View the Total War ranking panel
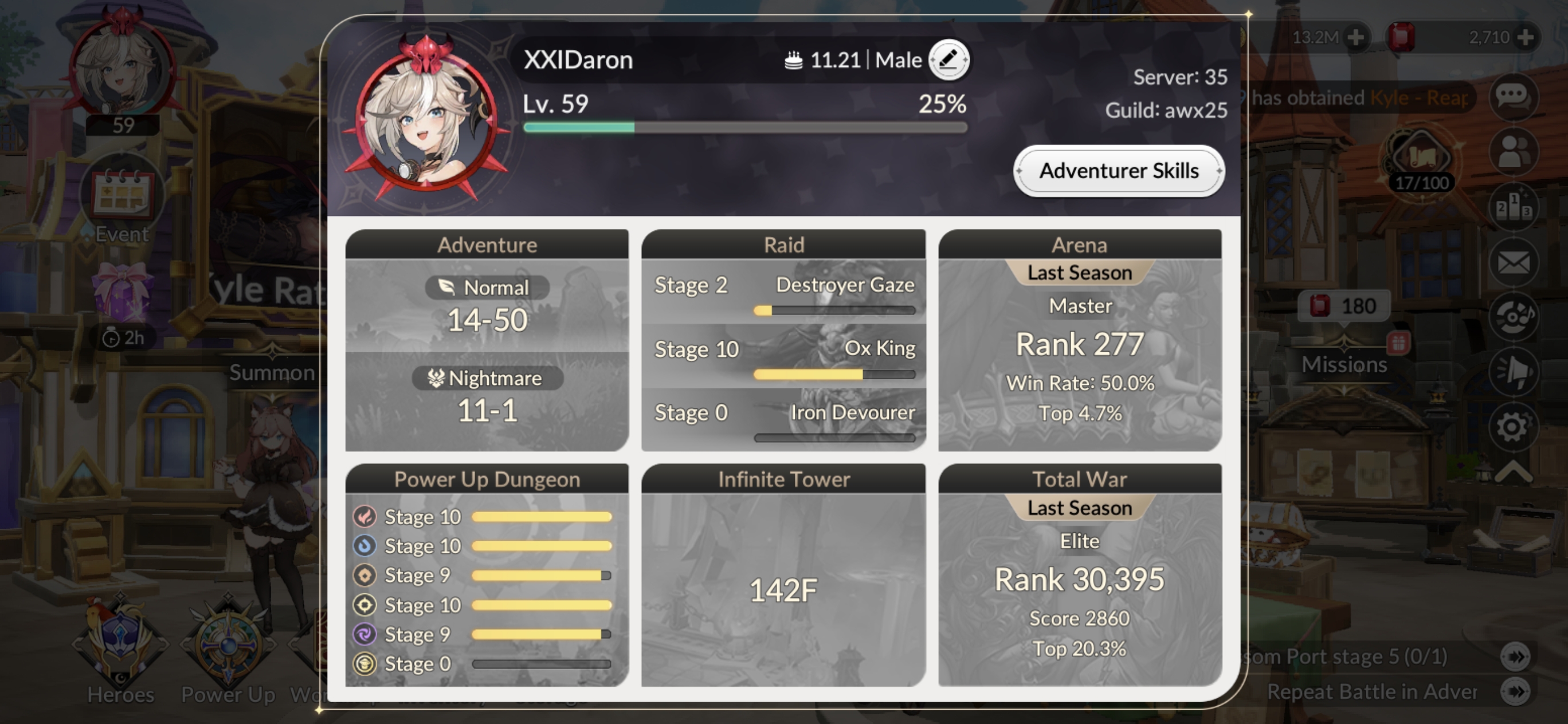 click(1080, 575)
